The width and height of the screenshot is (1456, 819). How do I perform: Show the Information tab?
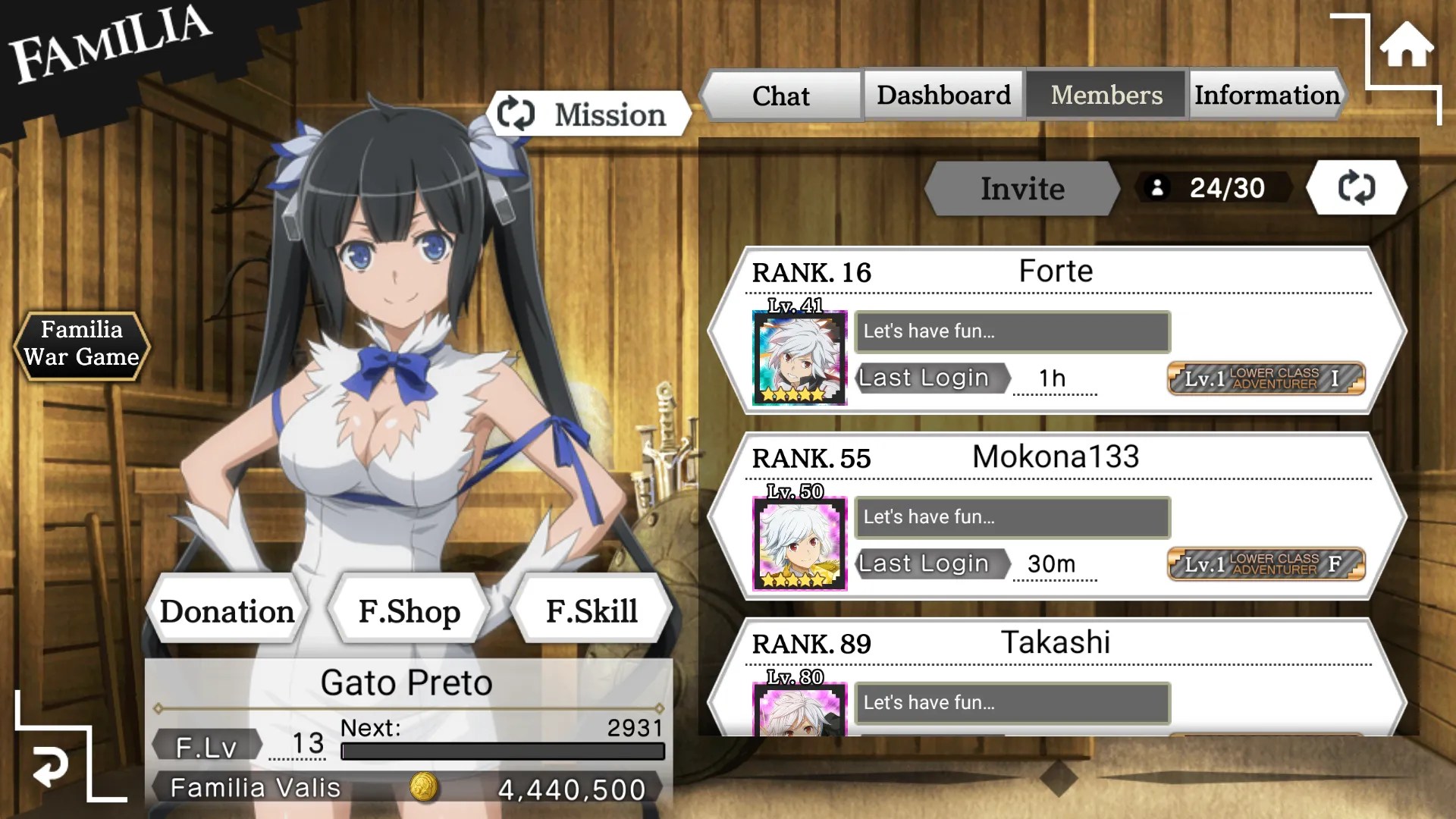pos(1266,95)
